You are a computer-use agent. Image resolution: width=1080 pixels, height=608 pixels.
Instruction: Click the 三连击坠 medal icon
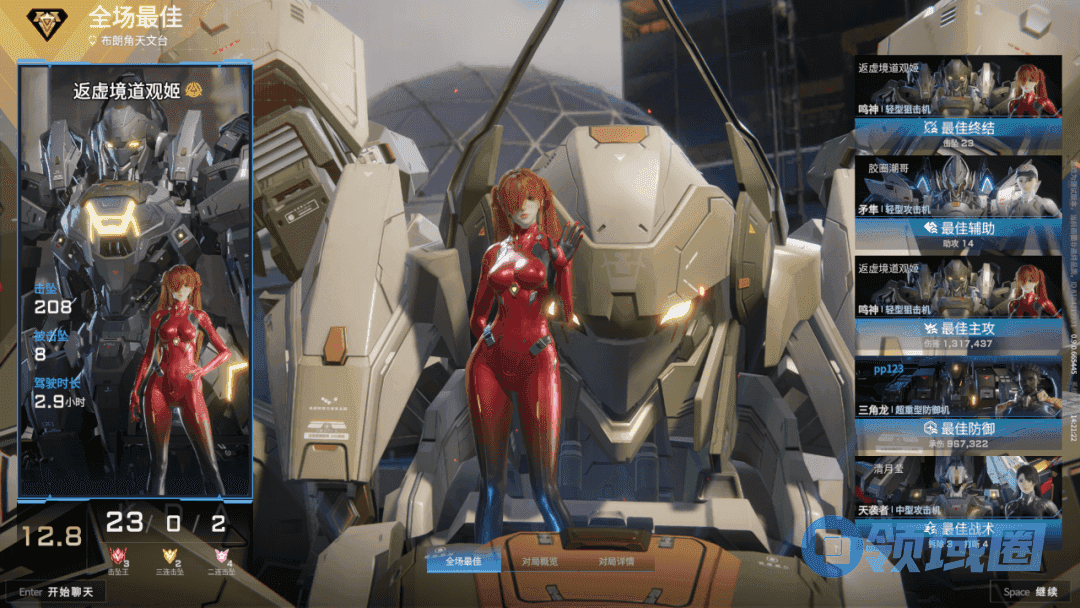click(x=171, y=557)
